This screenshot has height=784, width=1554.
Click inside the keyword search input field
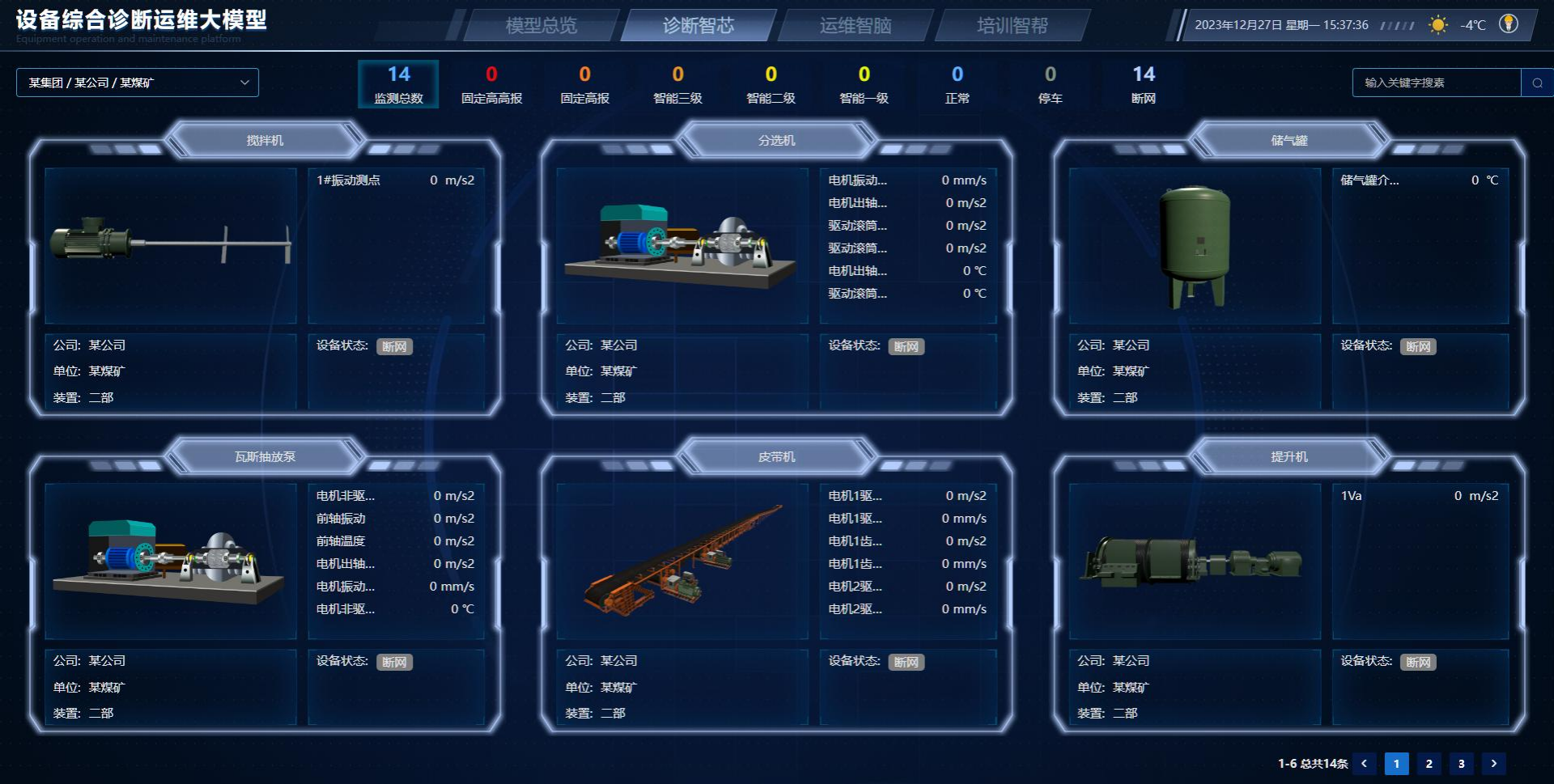(1437, 82)
